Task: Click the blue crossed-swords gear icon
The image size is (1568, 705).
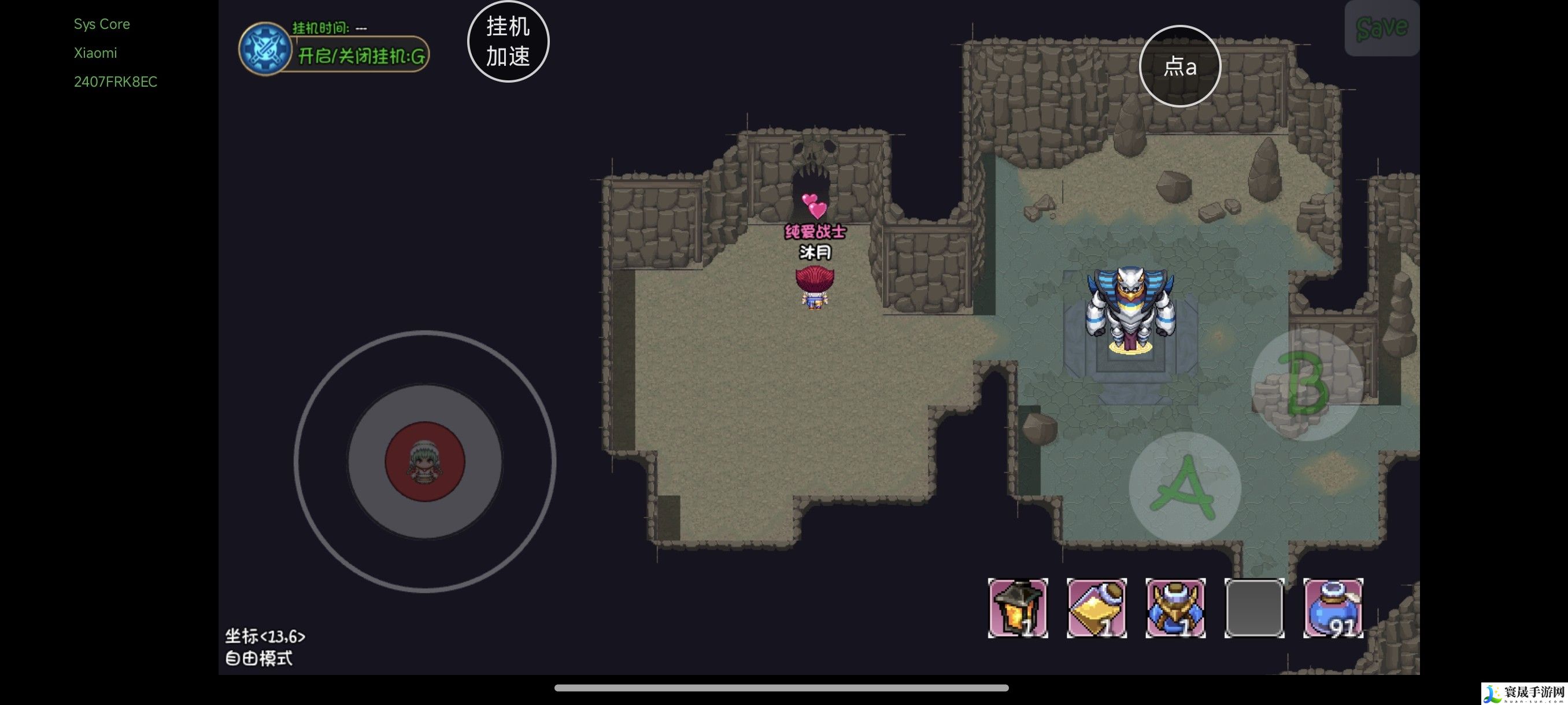Action: pyautogui.click(x=265, y=49)
